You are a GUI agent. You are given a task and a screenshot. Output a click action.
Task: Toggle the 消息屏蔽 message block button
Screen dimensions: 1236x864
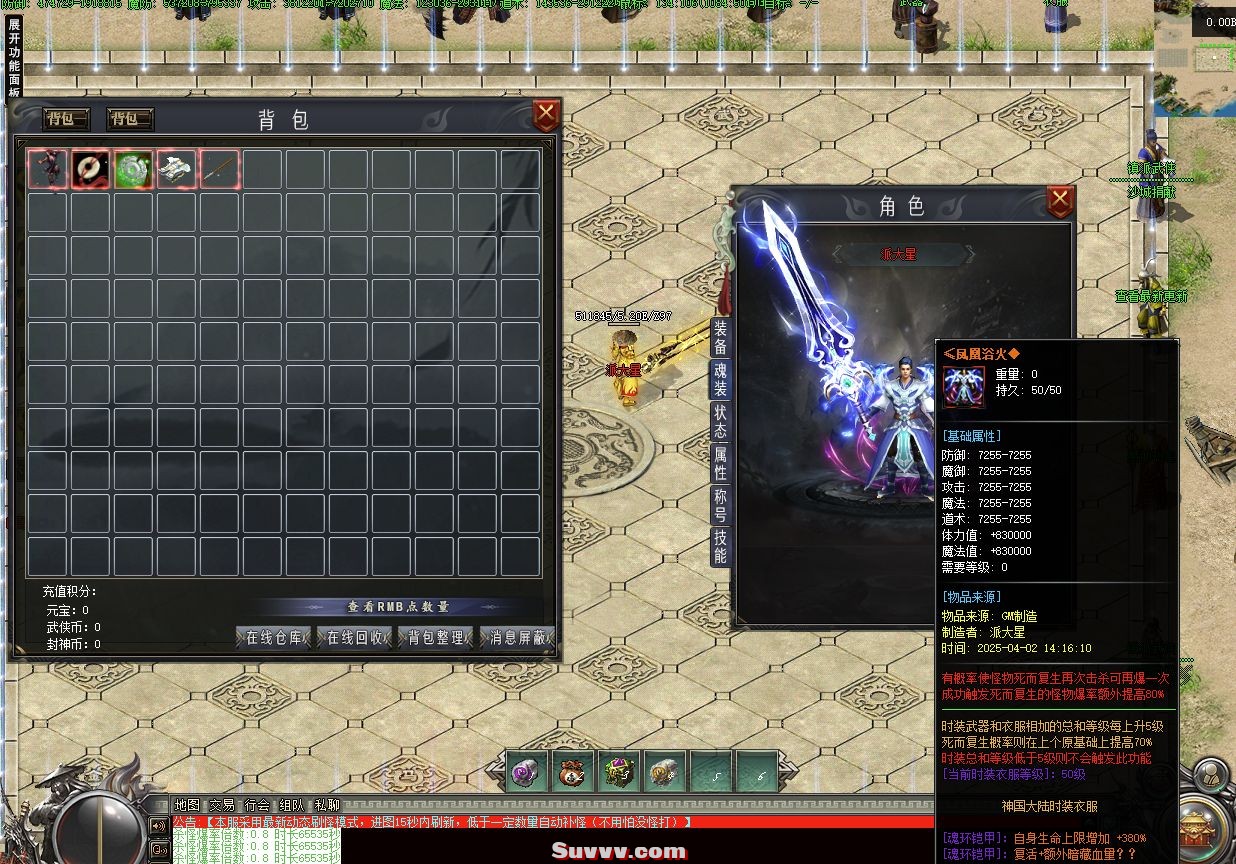click(517, 638)
